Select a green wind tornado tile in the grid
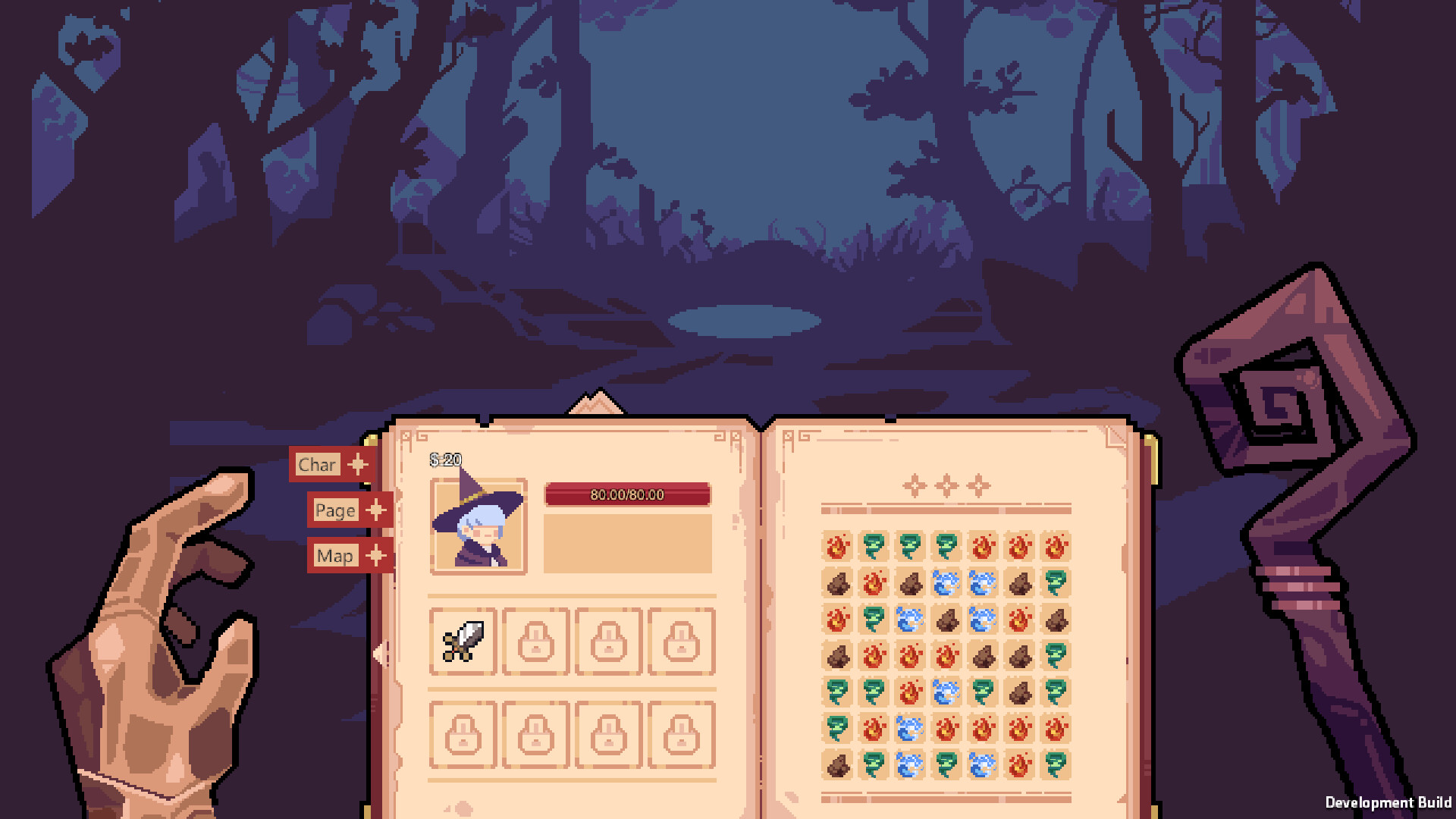1456x819 pixels. pyautogui.click(x=872, y=544)
